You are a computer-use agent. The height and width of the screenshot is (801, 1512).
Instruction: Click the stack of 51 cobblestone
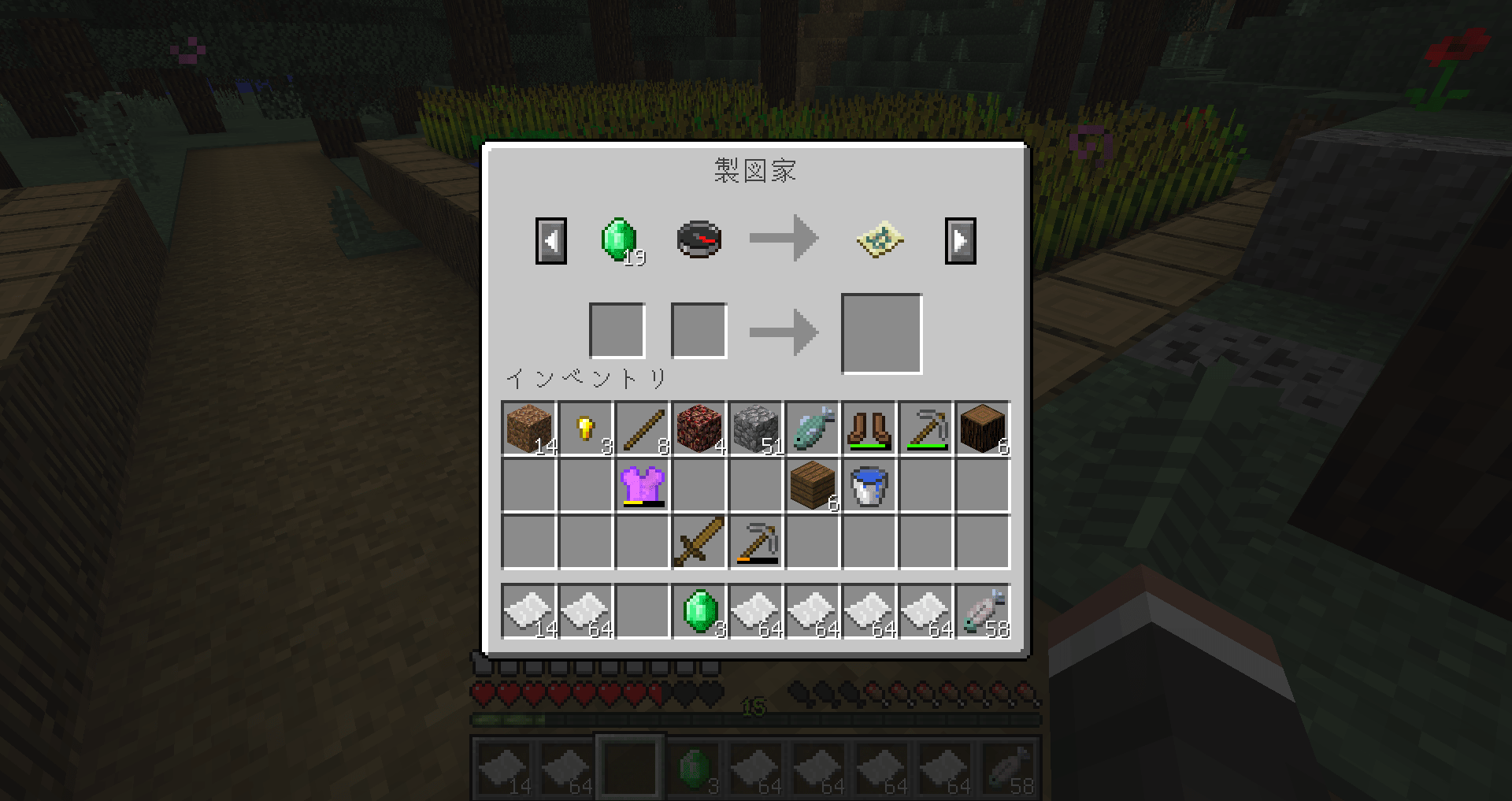coord(755,429)
